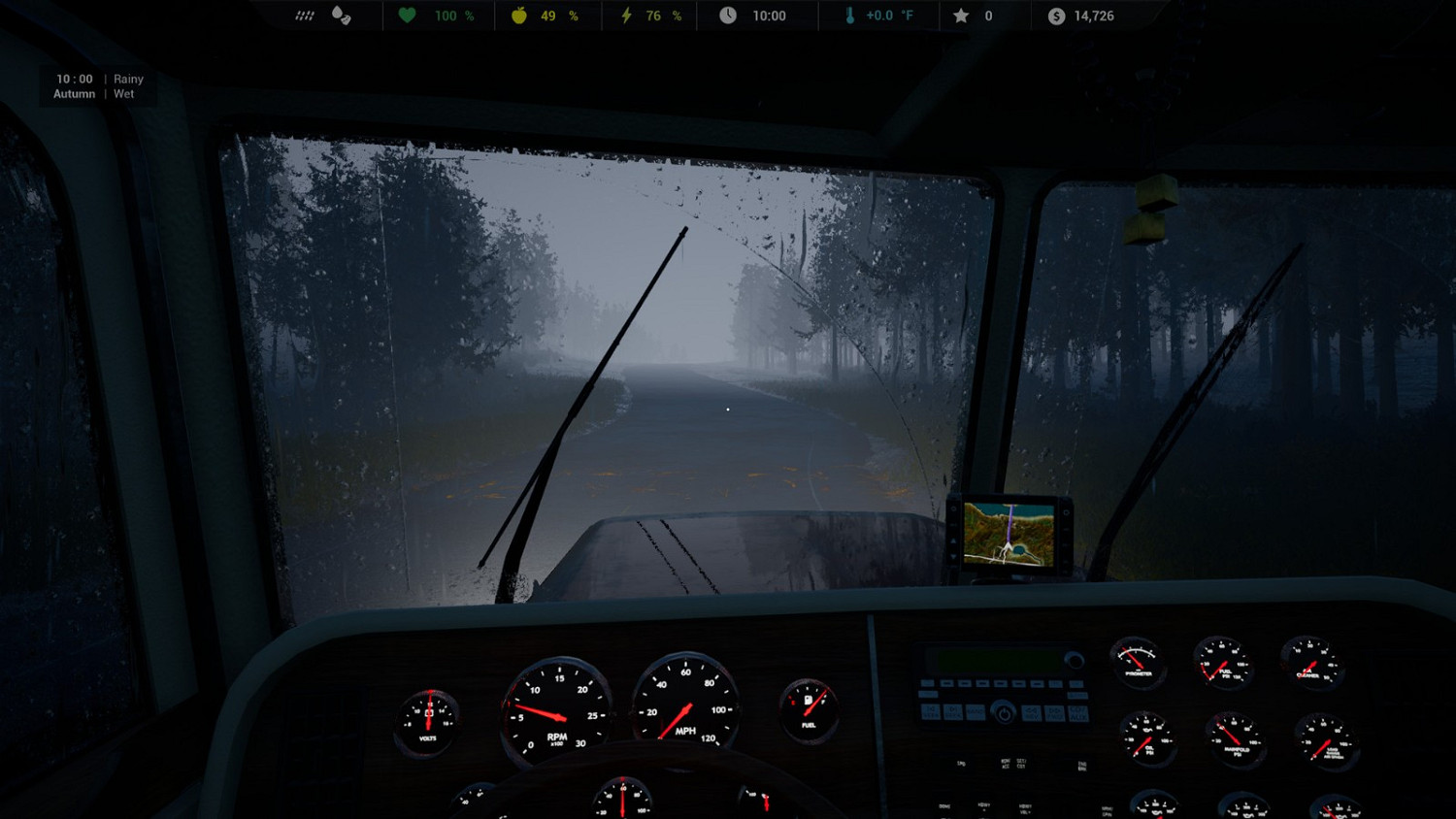Click the CD/AUX source selector

tap(1078, 712)
